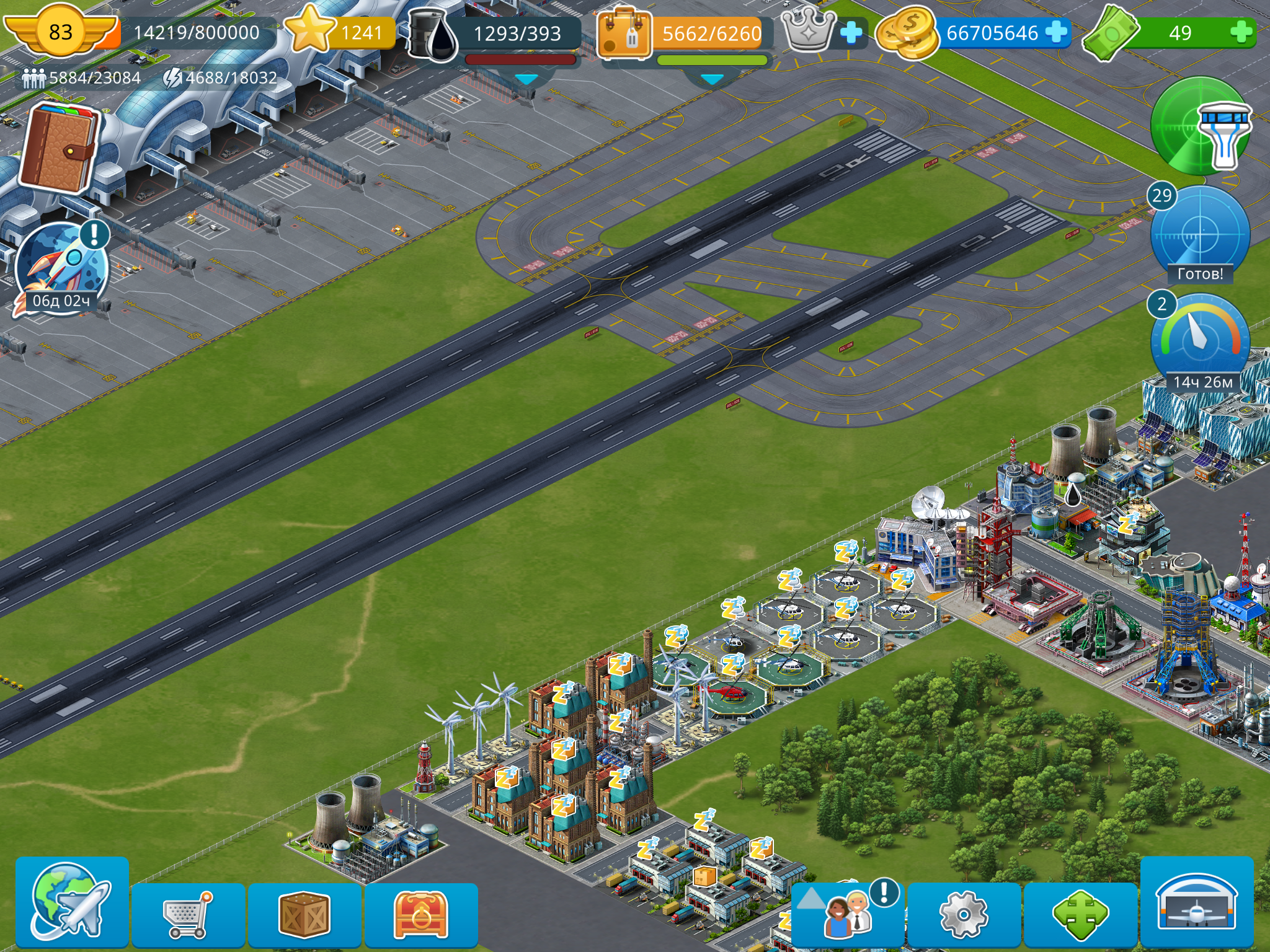1270x952 pixels.
Task: Collect the ready radar marked Готов!
Action: tap(1199, 236)
